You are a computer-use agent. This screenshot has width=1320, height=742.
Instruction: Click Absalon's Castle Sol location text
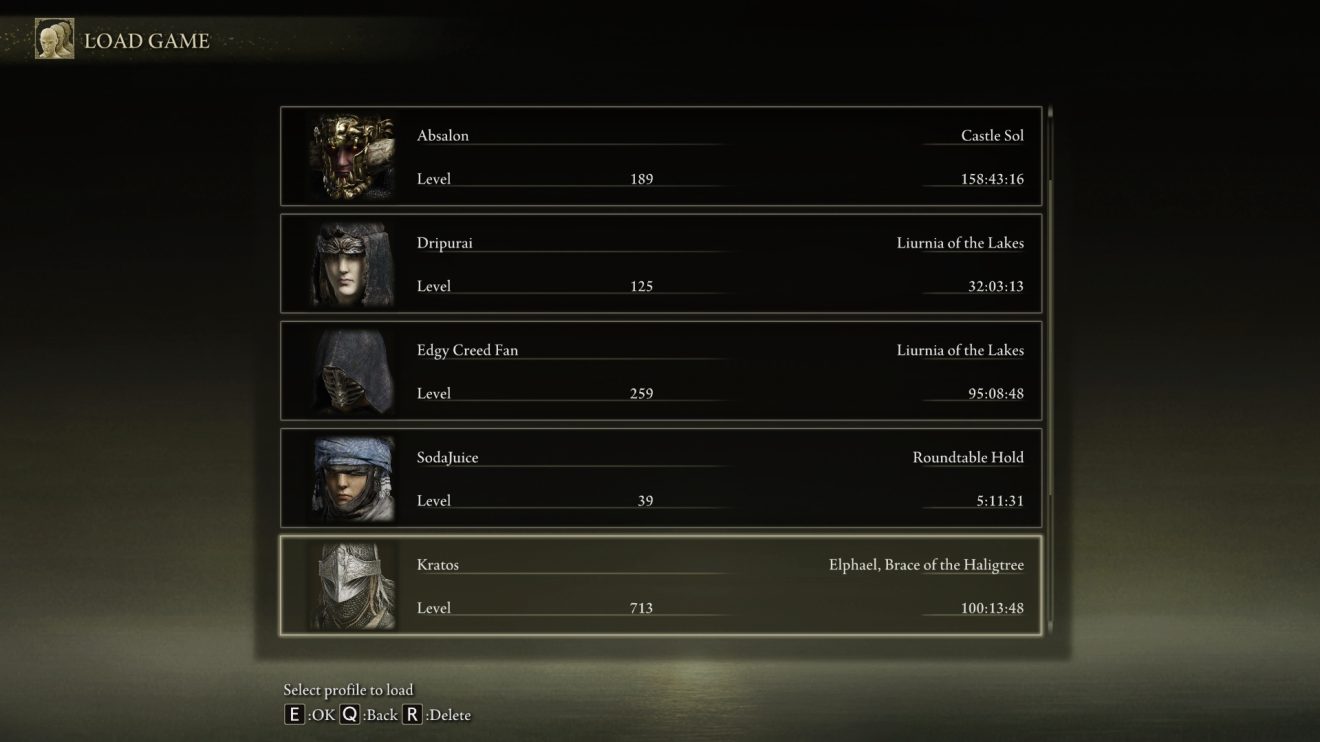(x=990, y=135)
